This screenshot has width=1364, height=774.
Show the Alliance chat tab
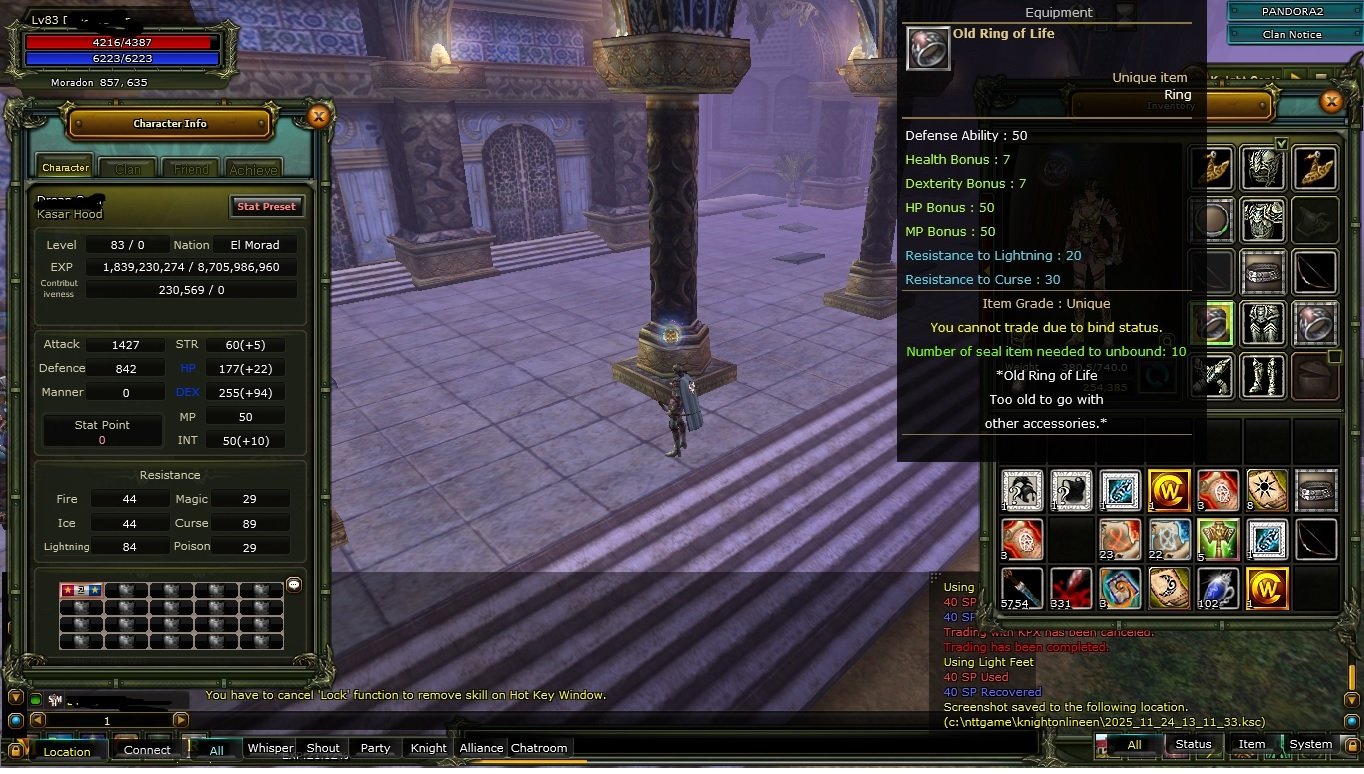[481, 748]
